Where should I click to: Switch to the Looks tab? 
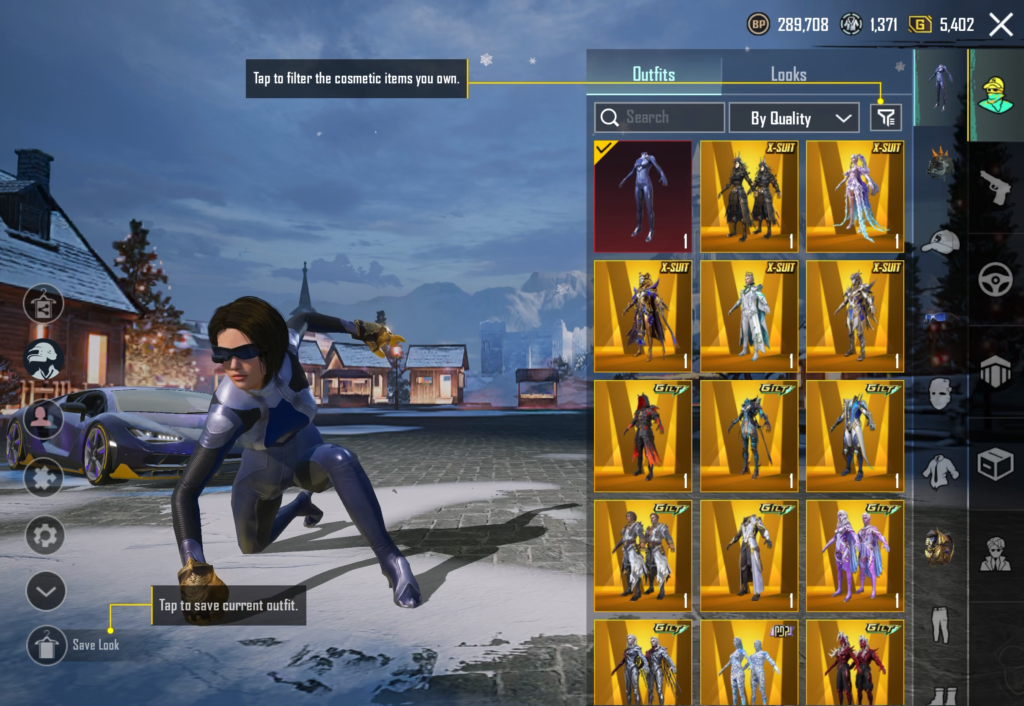point(788,74)
